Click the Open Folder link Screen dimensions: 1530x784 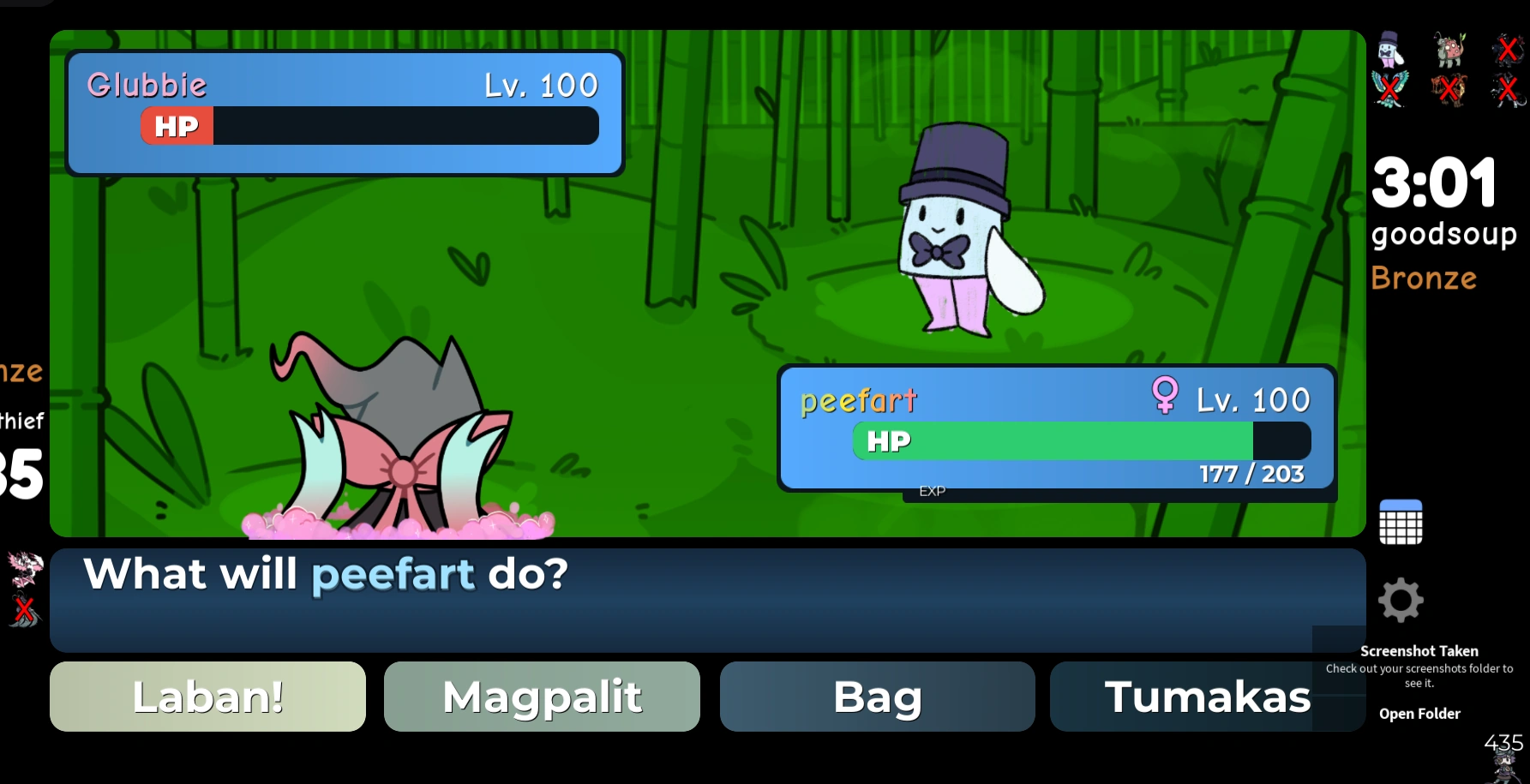pos(1419,713)
